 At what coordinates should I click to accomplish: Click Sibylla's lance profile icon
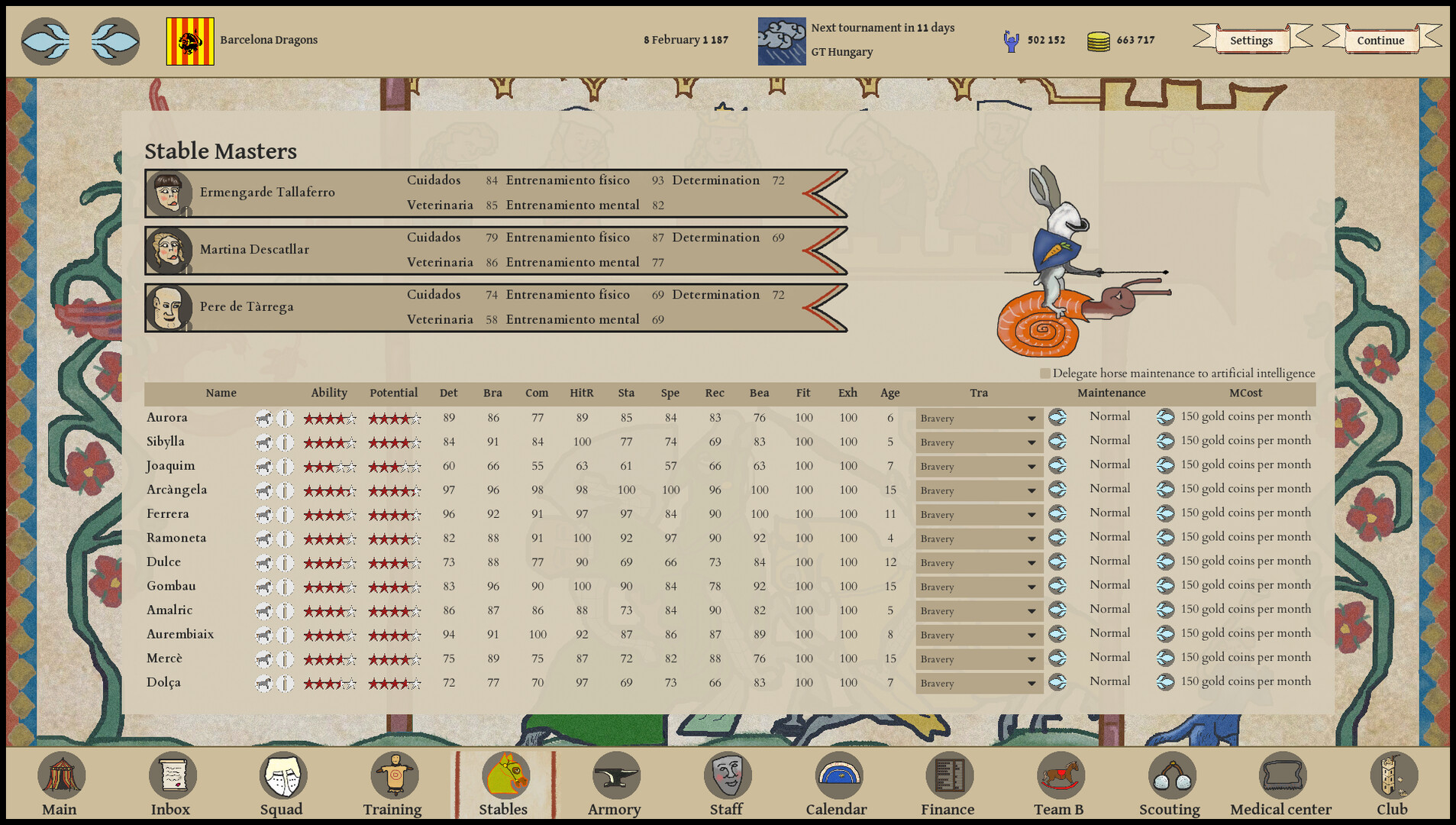[285, 442]
